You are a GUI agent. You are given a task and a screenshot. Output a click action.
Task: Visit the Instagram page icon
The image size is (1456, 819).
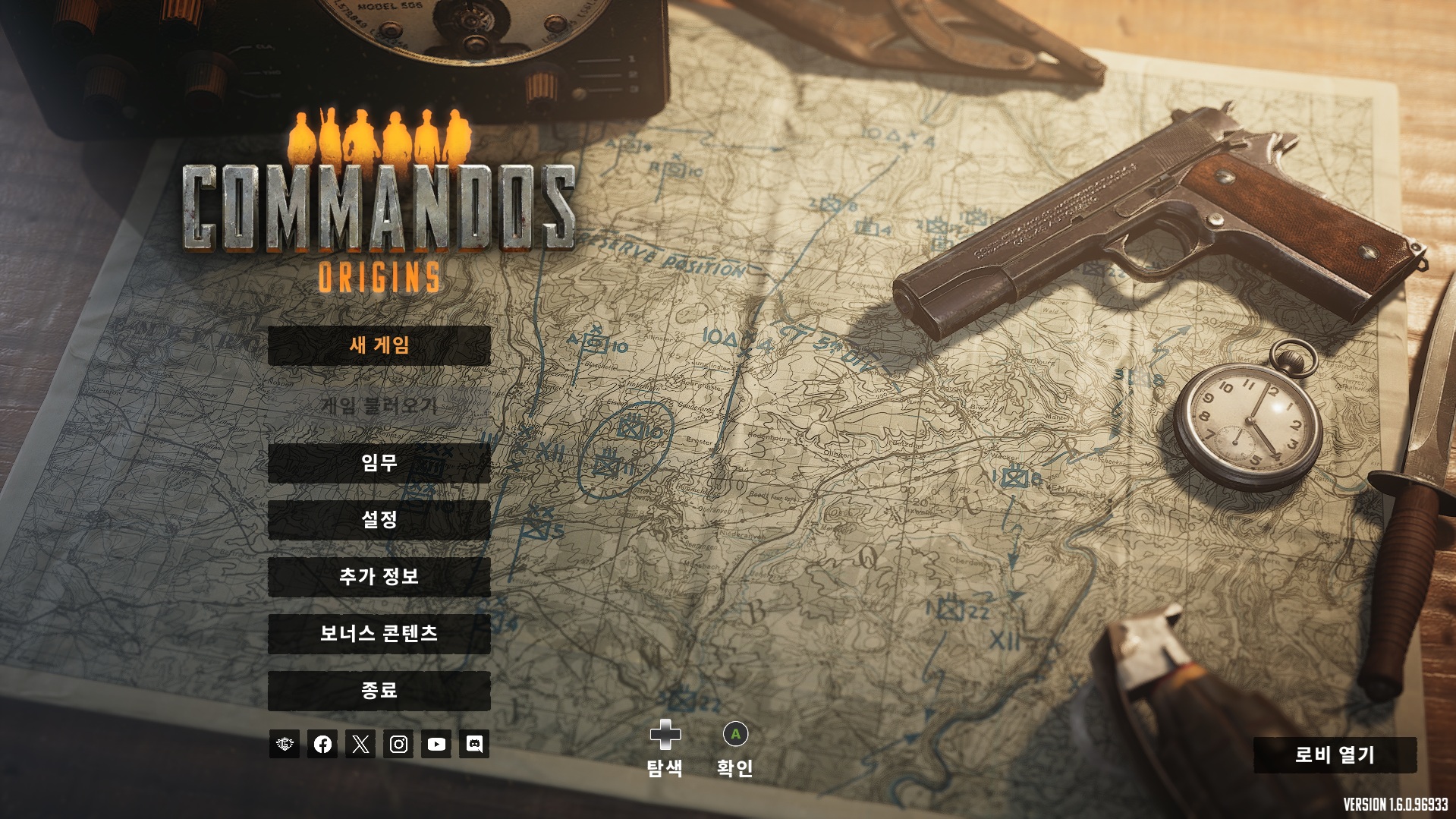point(398,744)
